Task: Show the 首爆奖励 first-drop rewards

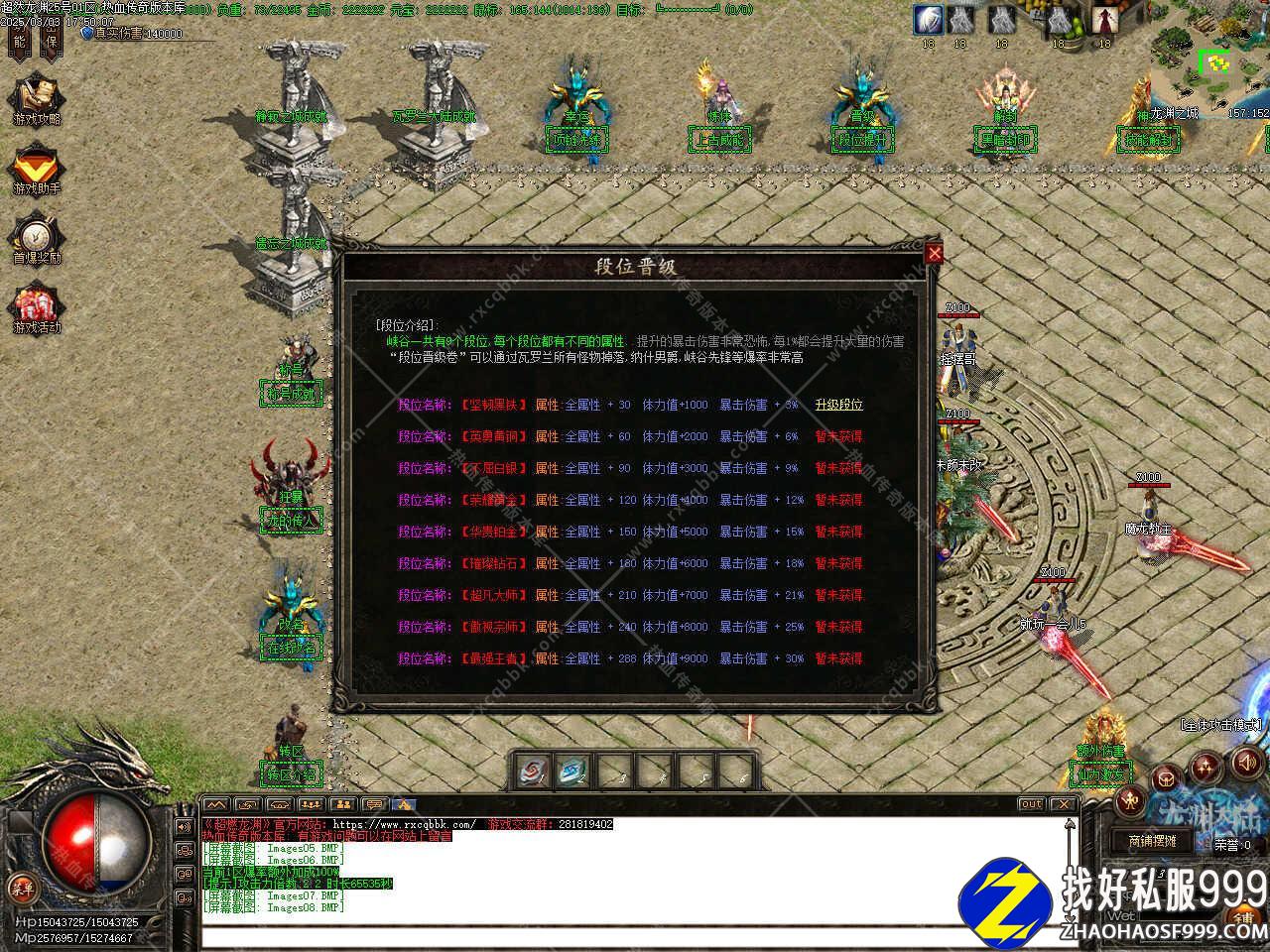Action: [x=37, y=239]
